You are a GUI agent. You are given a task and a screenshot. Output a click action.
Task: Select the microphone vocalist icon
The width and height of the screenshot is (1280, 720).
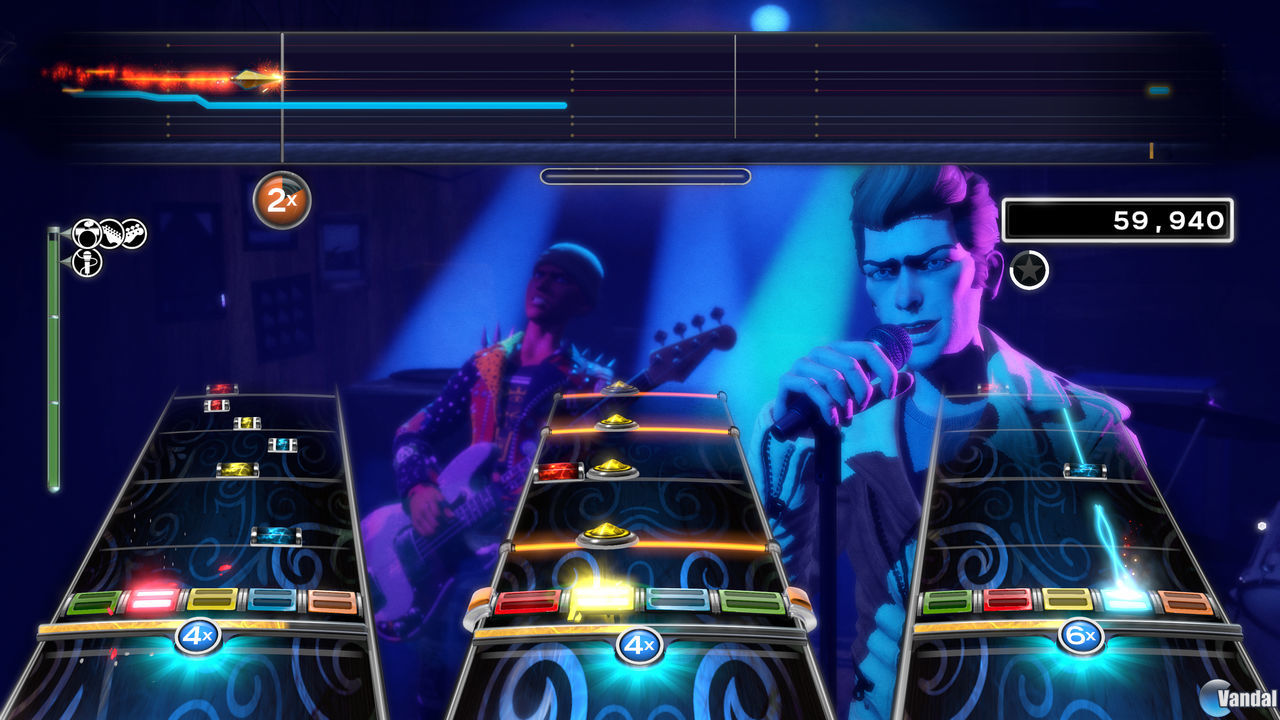(x=86, y=263)
